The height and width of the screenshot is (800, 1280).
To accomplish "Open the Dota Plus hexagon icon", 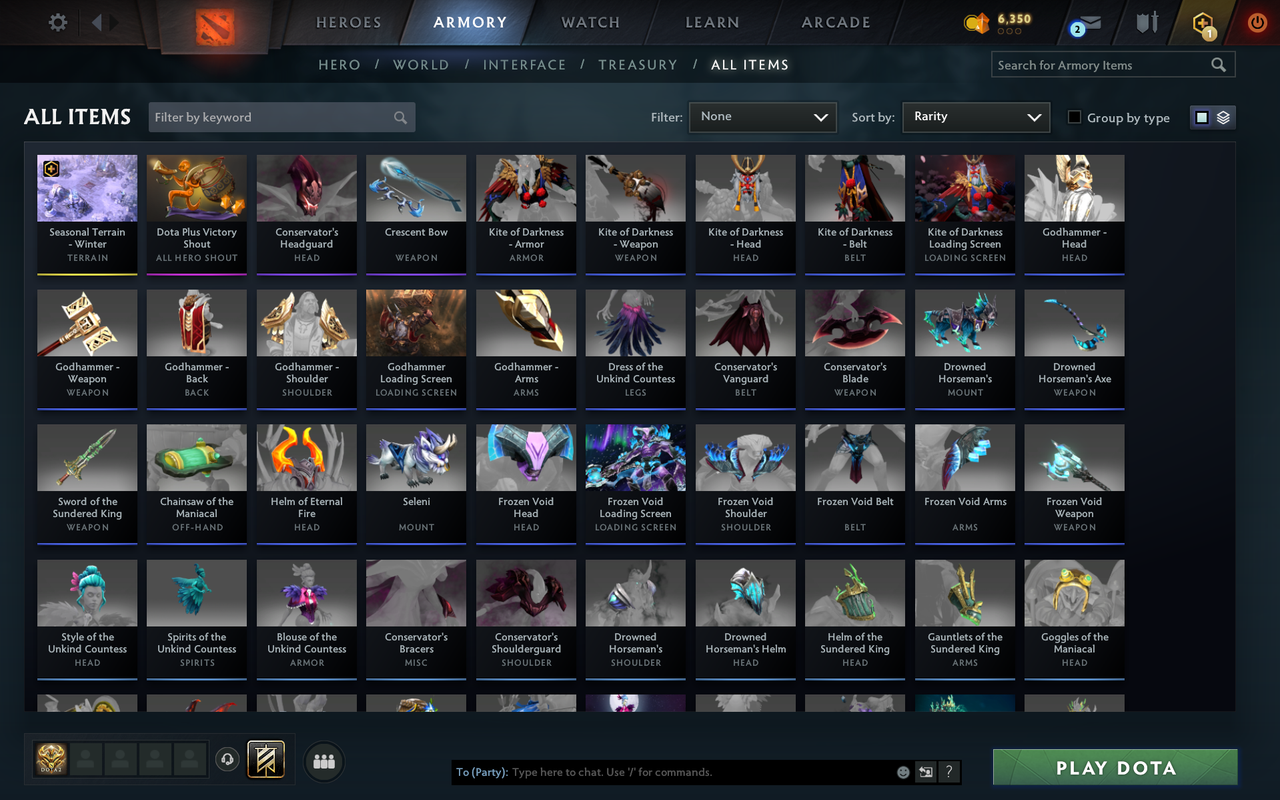I will (1200, 22).
